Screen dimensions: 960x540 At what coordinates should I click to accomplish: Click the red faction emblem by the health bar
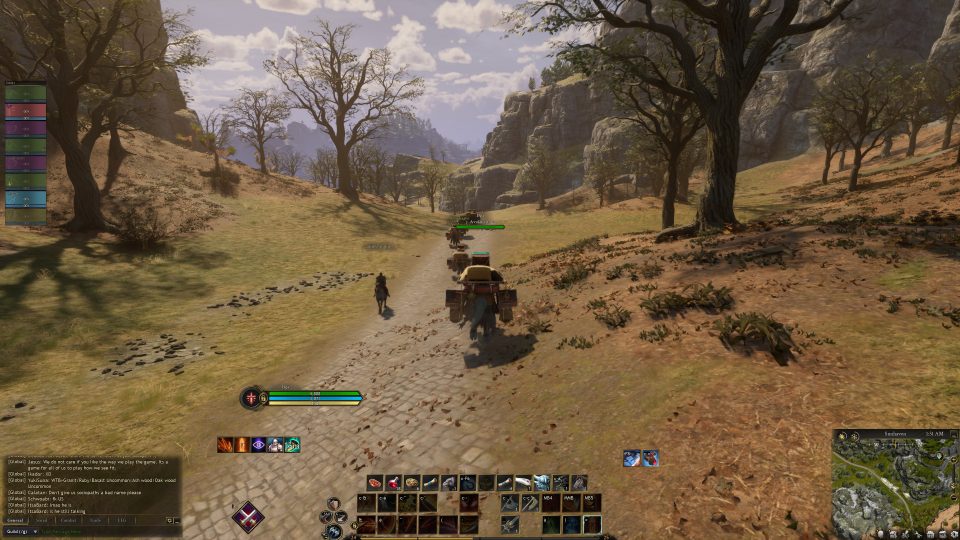(x=249, y=397)
